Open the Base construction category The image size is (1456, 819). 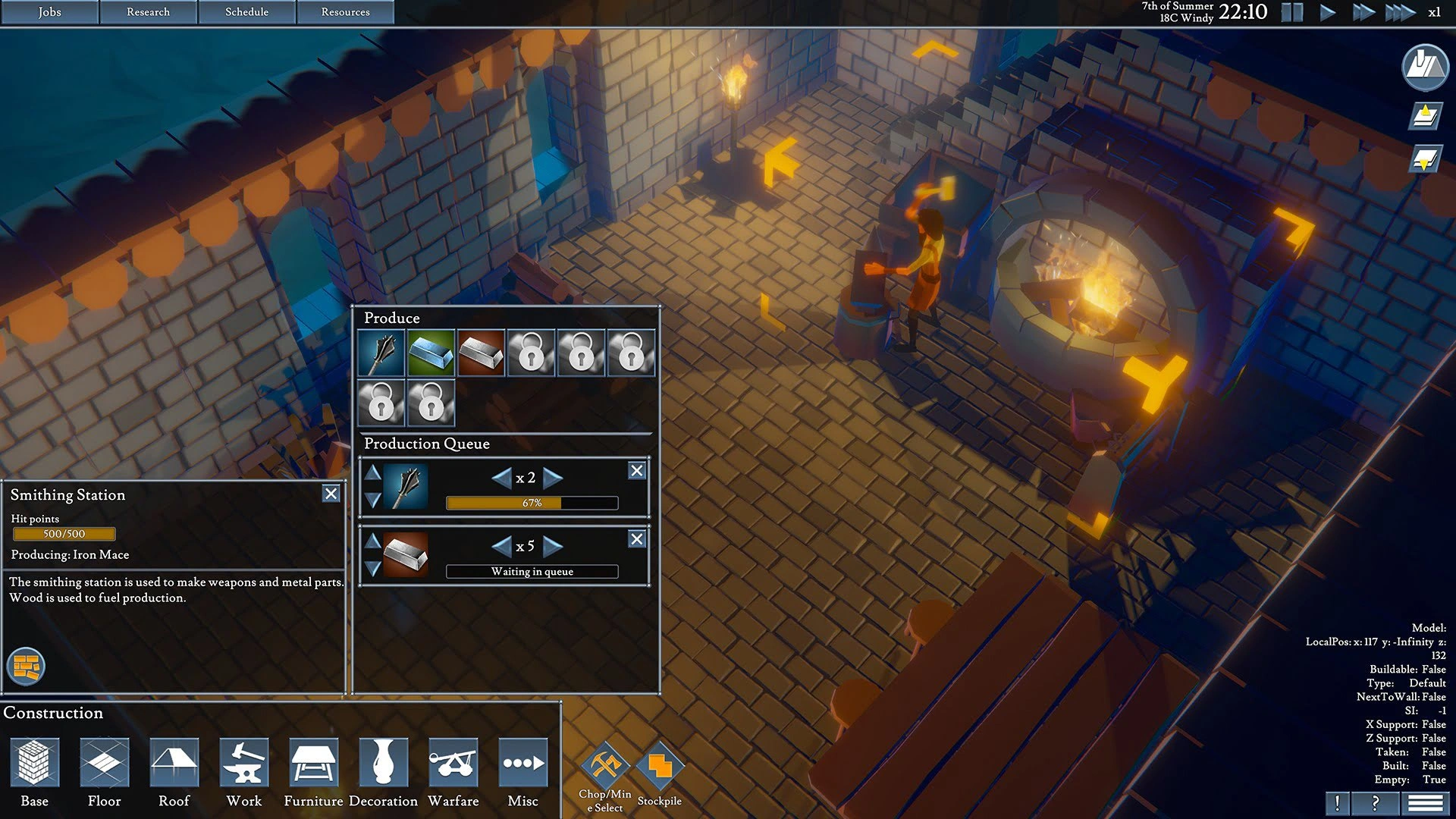pyautogui.click(x=34, y=763)
